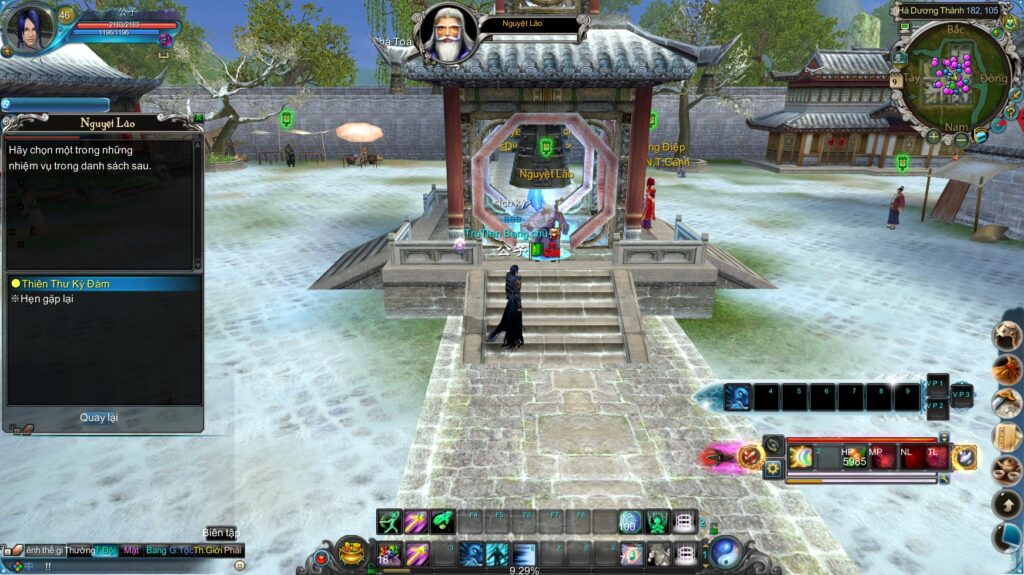Use the MP potion slot
The height and width of the screenshot is (575, 1024).
click(x=882, y=456)
